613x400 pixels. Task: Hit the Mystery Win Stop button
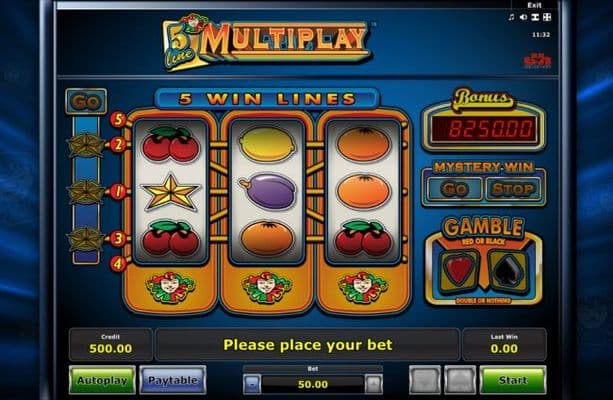point(510,188)
